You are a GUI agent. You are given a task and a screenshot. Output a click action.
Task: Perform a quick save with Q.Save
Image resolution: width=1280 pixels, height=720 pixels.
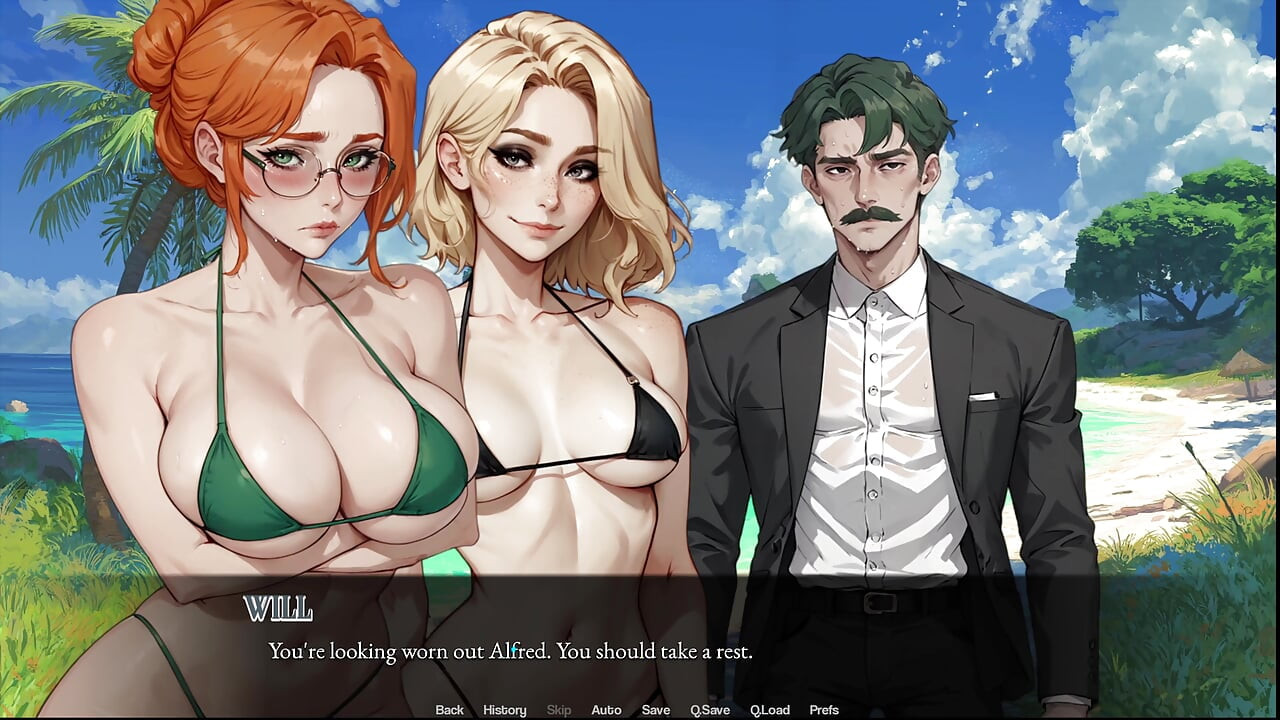(x=711, y=709)
